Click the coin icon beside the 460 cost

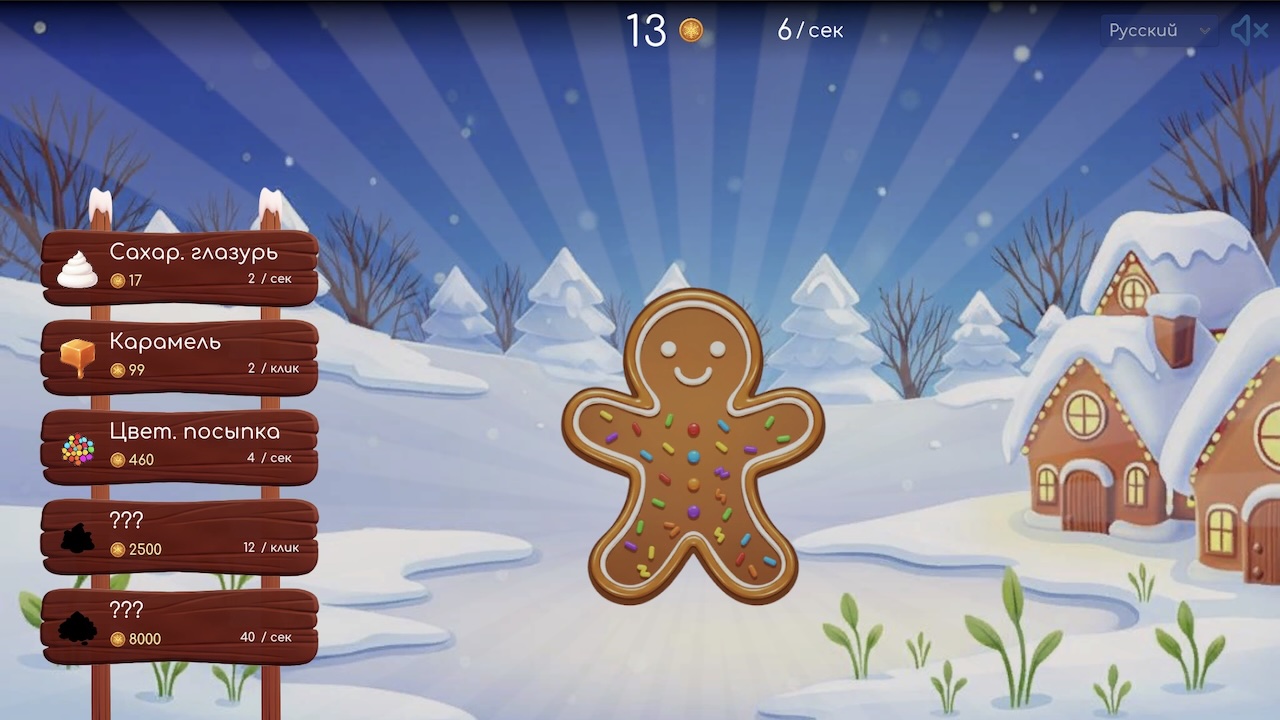tap(120, 460)
